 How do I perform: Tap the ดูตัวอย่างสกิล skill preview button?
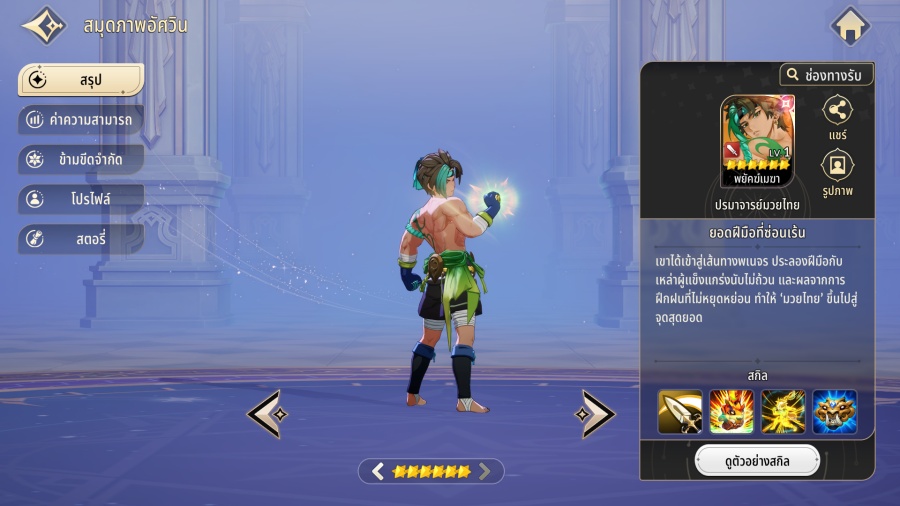[x=757, y=461]
